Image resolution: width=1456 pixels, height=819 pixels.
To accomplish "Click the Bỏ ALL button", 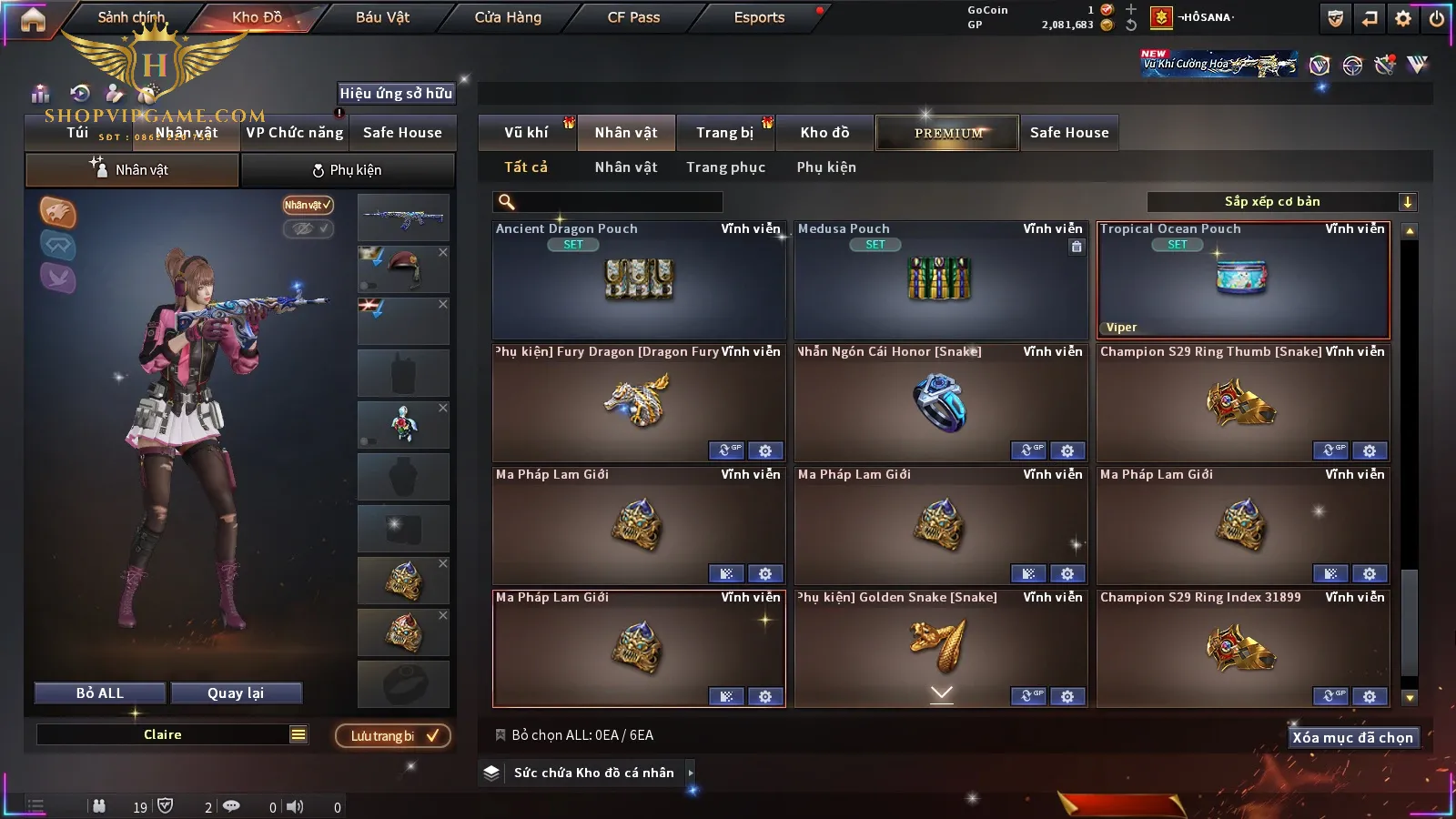I will point(100,693).
